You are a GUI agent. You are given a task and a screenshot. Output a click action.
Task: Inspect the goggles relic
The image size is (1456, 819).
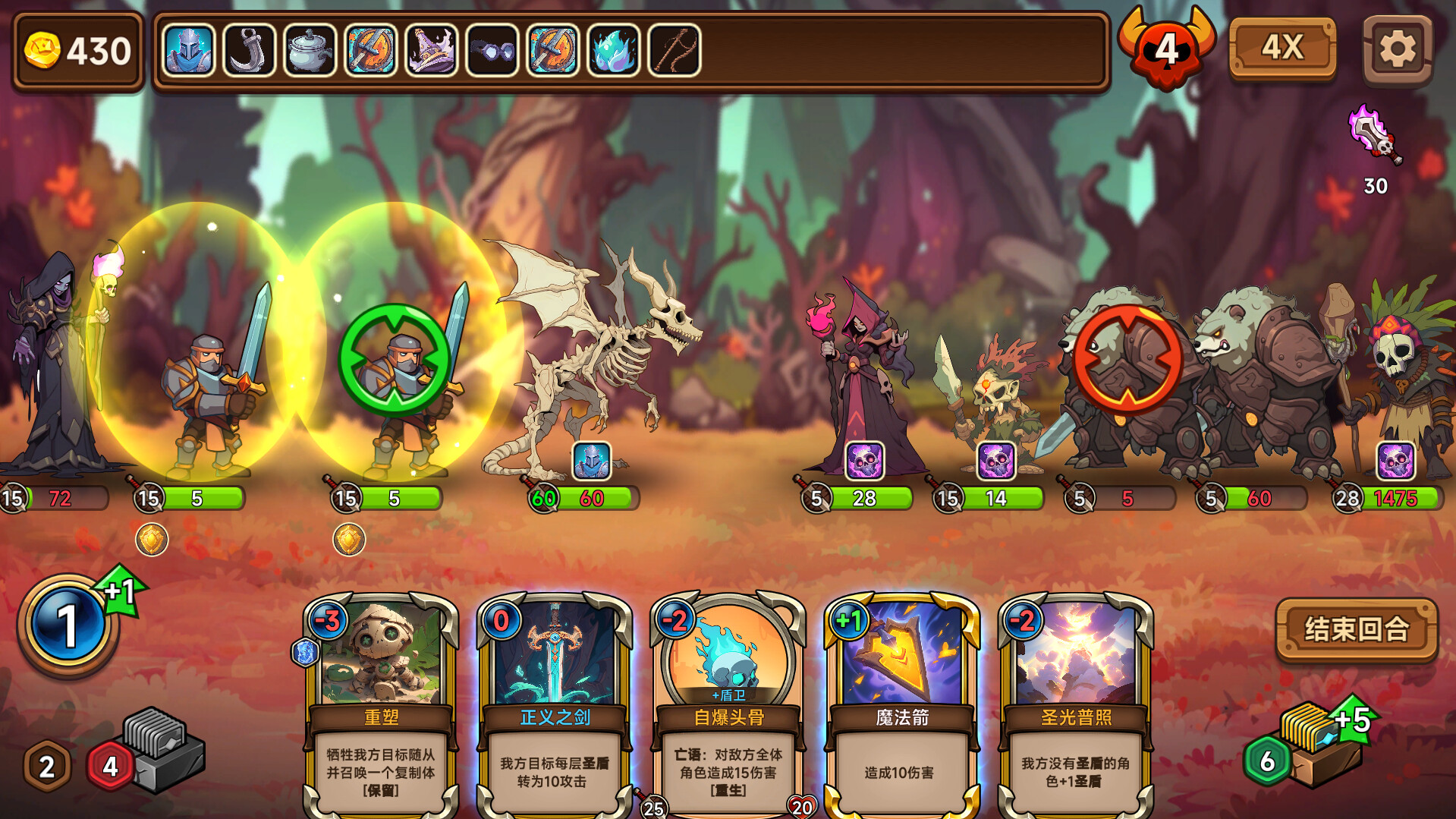click(x=492, y=51)
